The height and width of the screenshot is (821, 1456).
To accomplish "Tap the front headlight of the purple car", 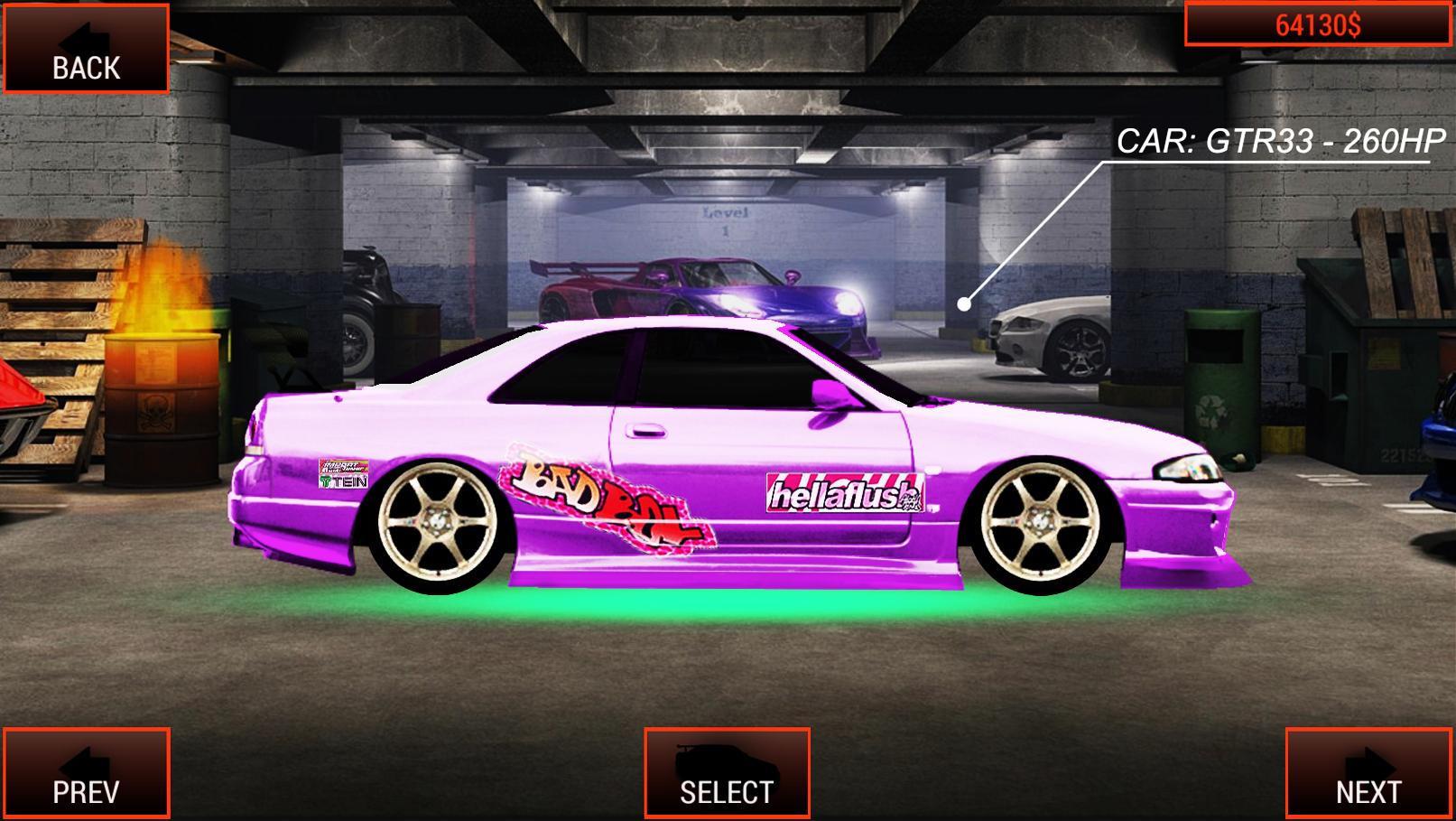I will click(x=1187, y=470).
